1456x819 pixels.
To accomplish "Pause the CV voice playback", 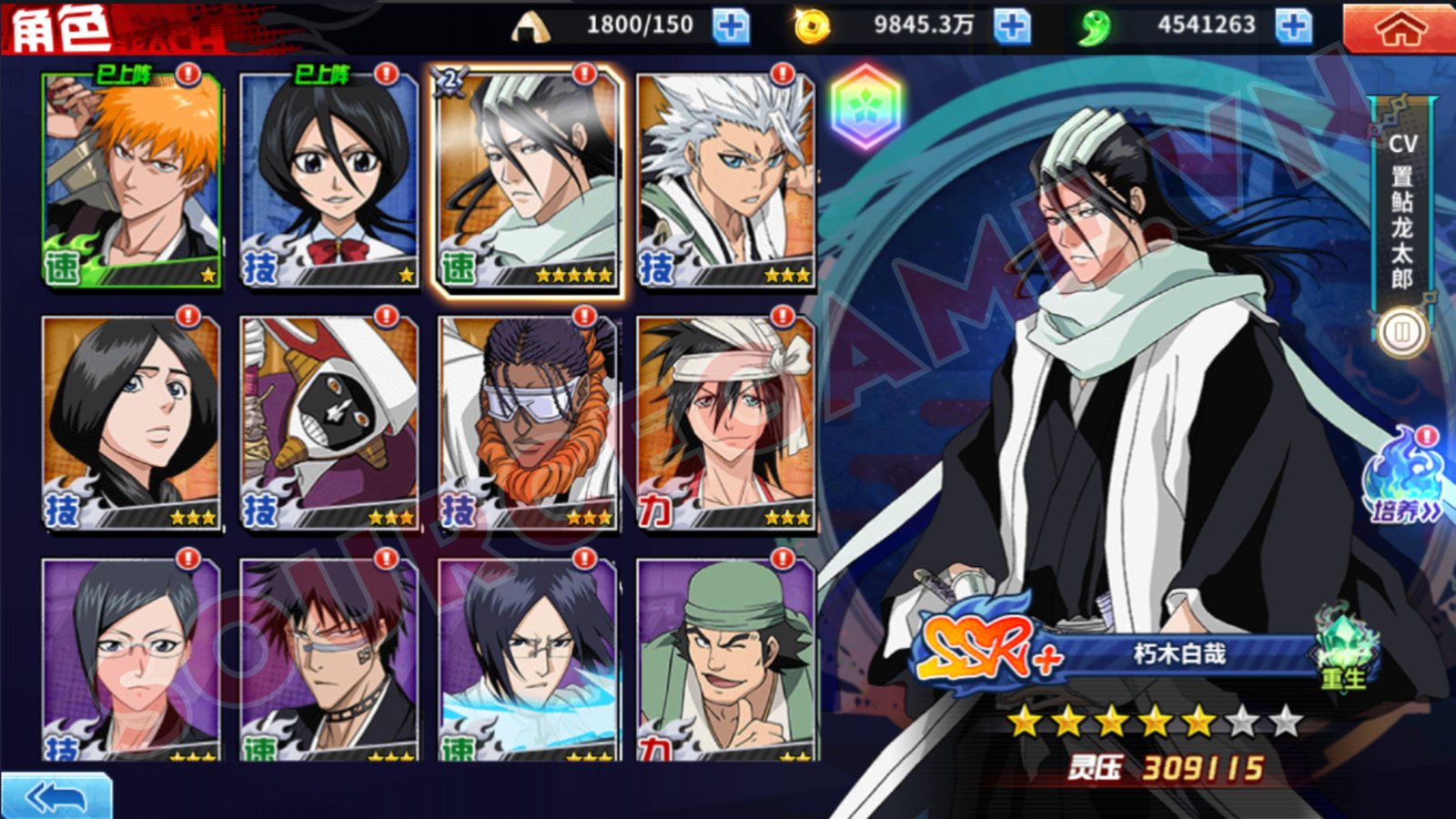I will pos(1401,333).
